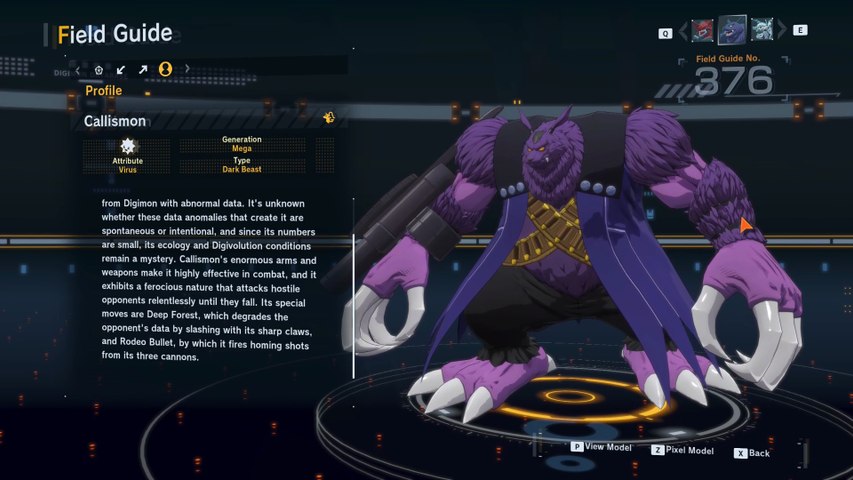Viewport: 853px width, 480px height.
Task: Select the white Digimon thumbnail
Action: pyautogui.click(x=762, y=31)
